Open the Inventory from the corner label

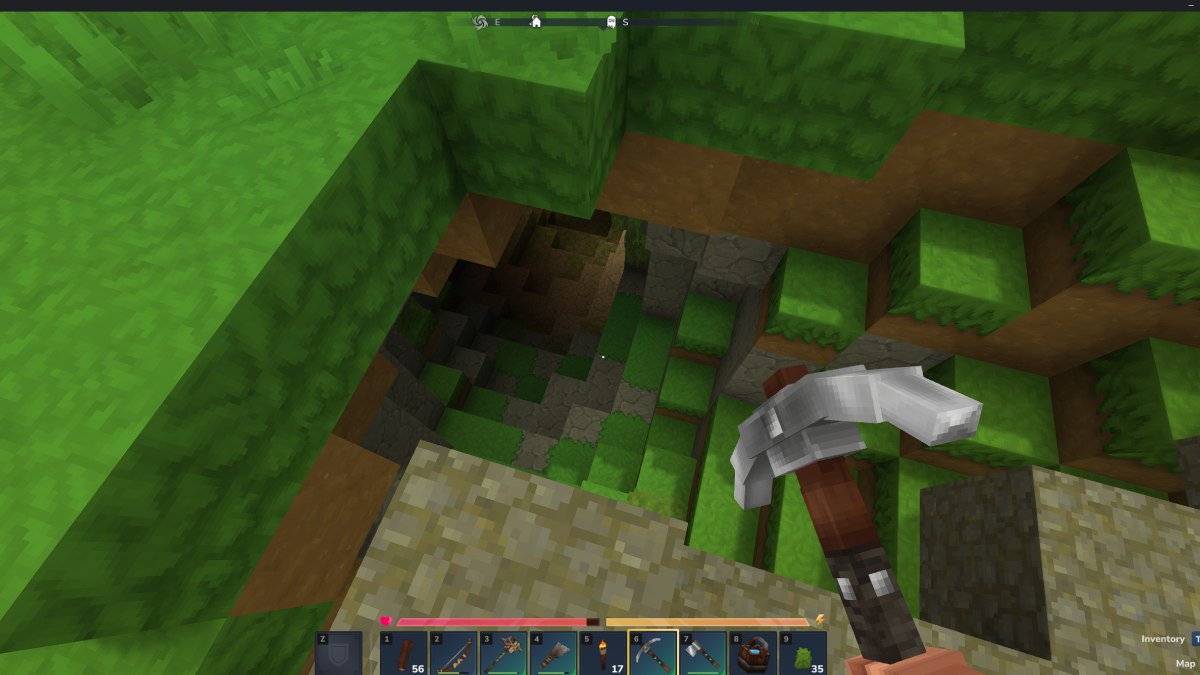click(1163, 639)
